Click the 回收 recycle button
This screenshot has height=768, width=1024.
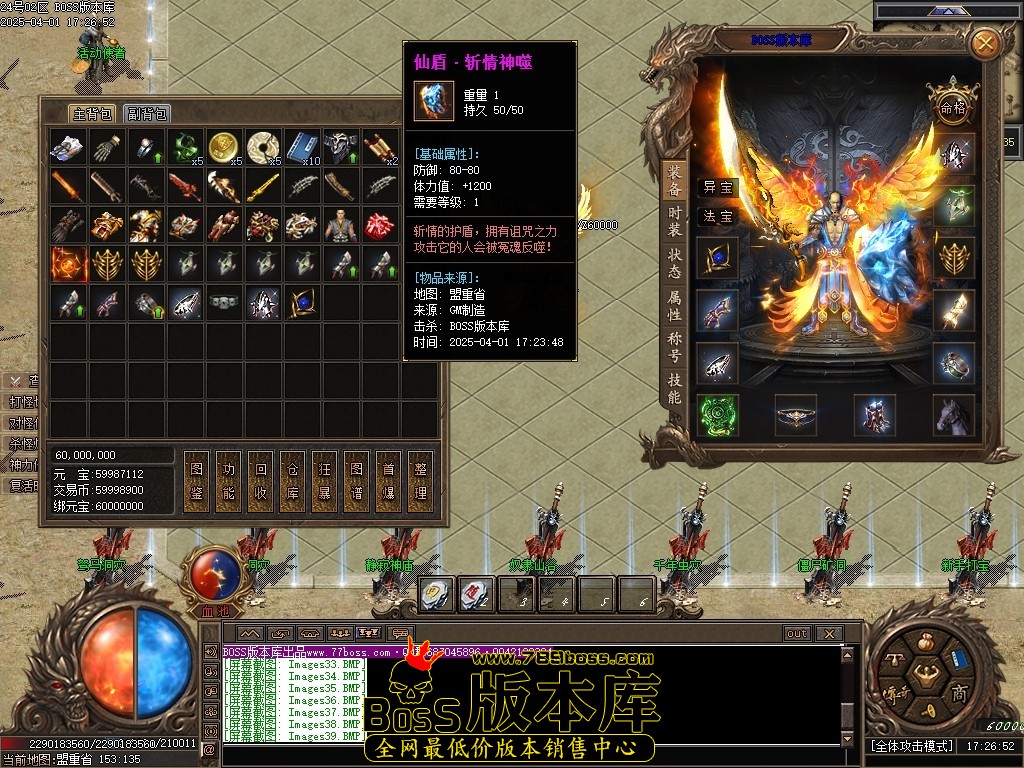(261, 481)
